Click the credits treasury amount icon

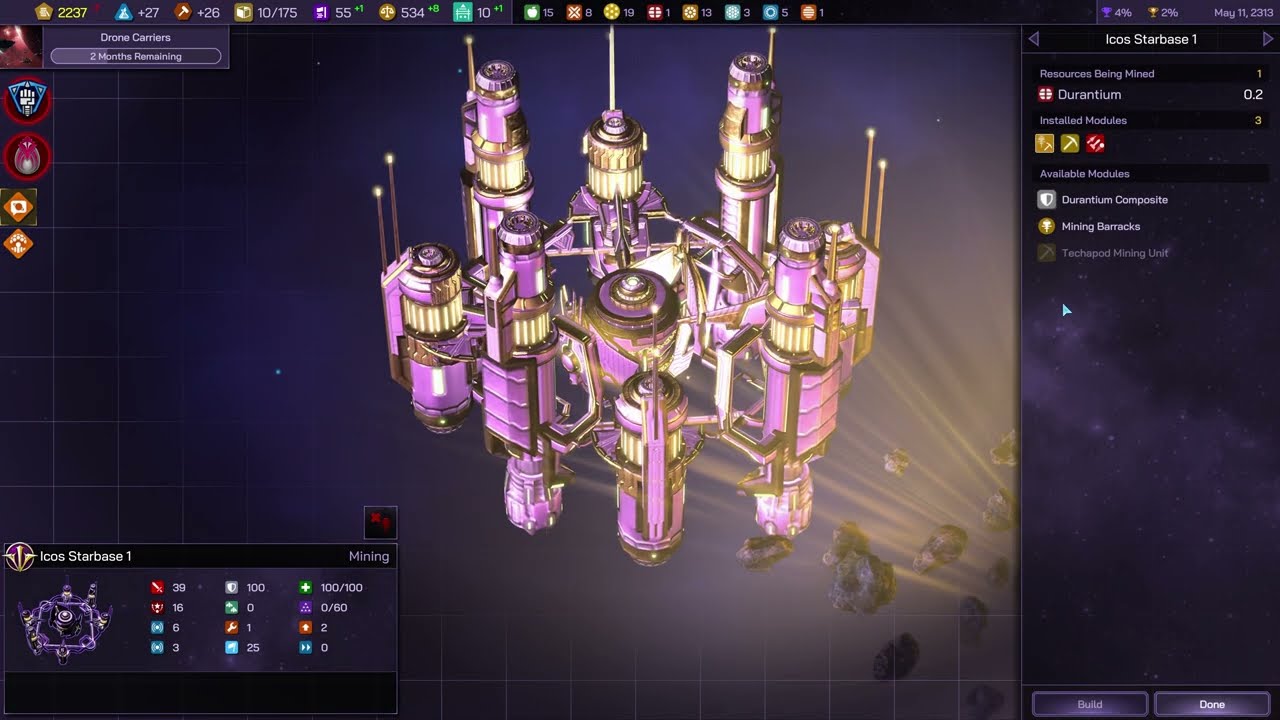point(43,13)
